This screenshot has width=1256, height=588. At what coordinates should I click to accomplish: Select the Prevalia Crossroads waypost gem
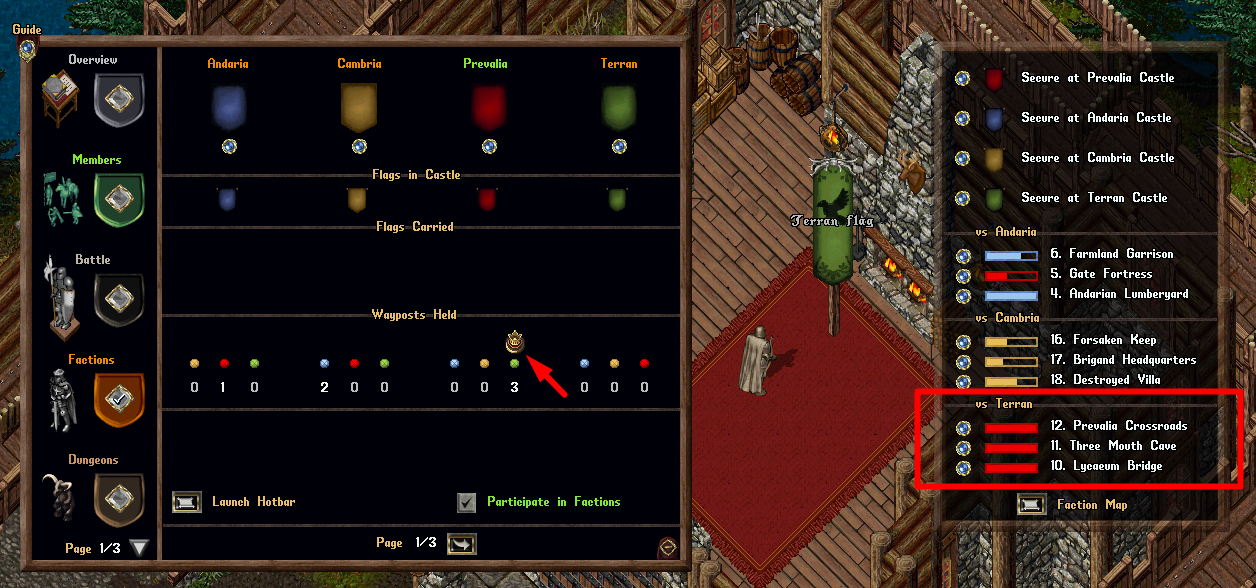coord(963,427)
